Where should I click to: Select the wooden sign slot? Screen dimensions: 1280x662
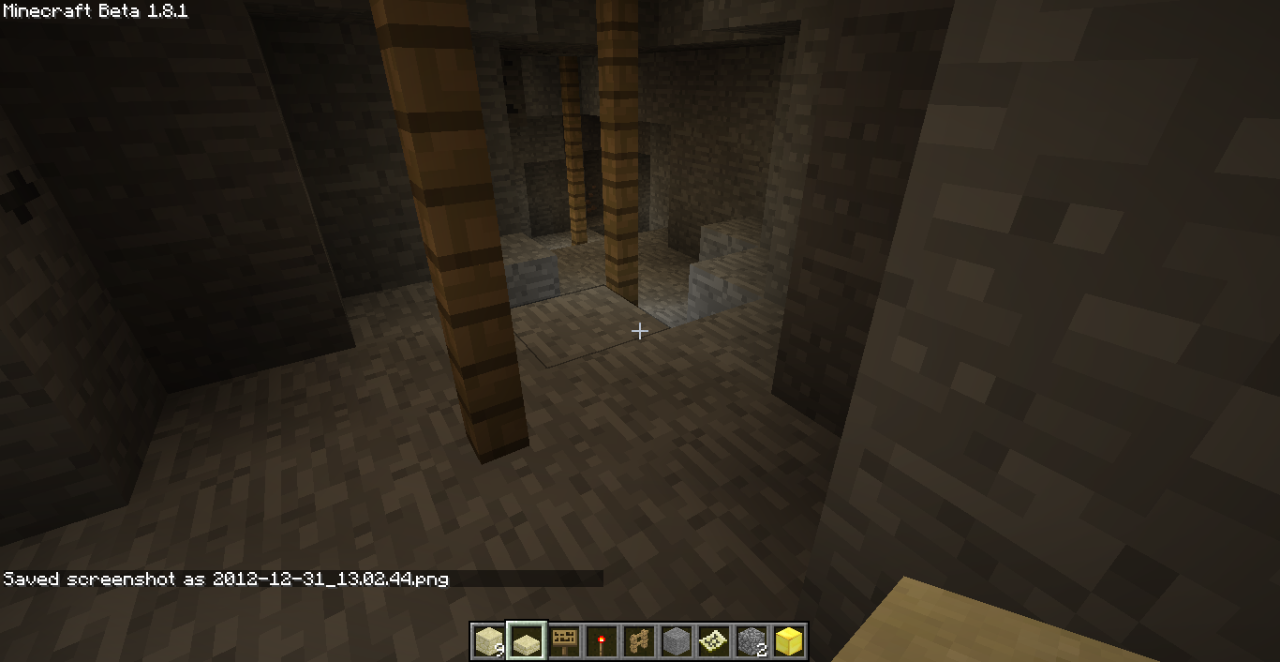(x=564, y=641)
